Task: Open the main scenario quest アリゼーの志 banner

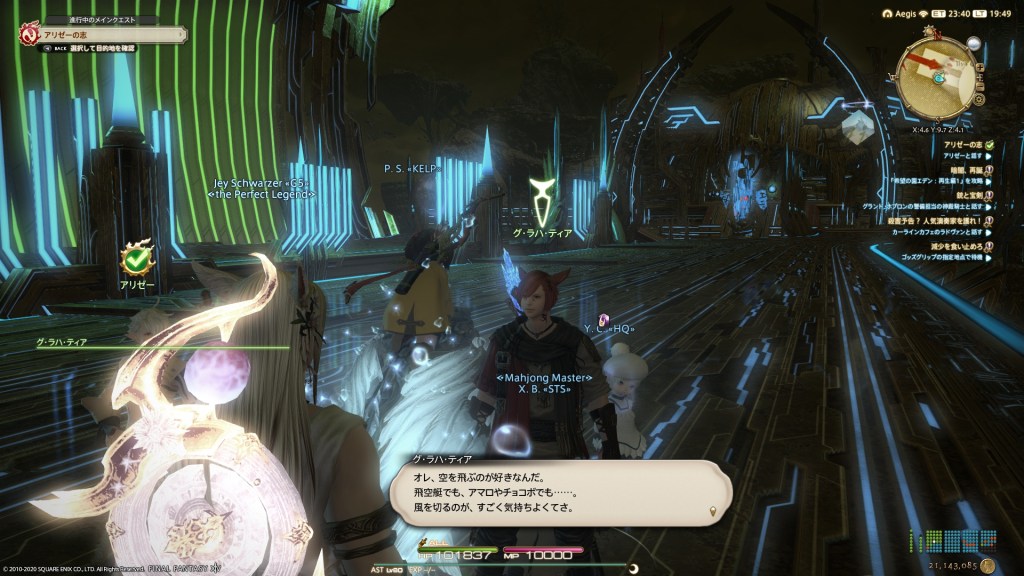Action: click(100, 34)
